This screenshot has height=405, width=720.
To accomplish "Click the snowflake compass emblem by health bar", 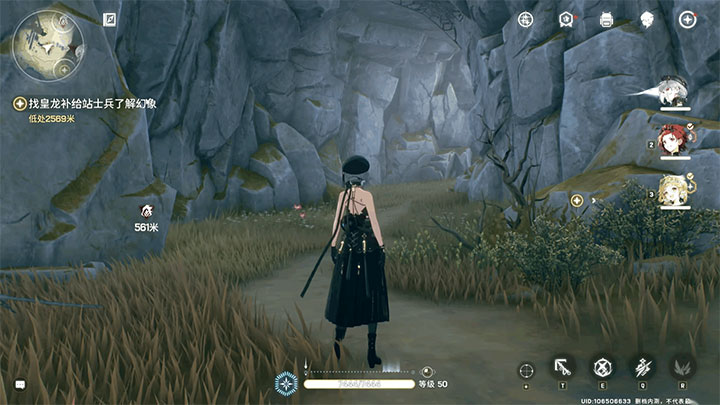I will 286,382.
